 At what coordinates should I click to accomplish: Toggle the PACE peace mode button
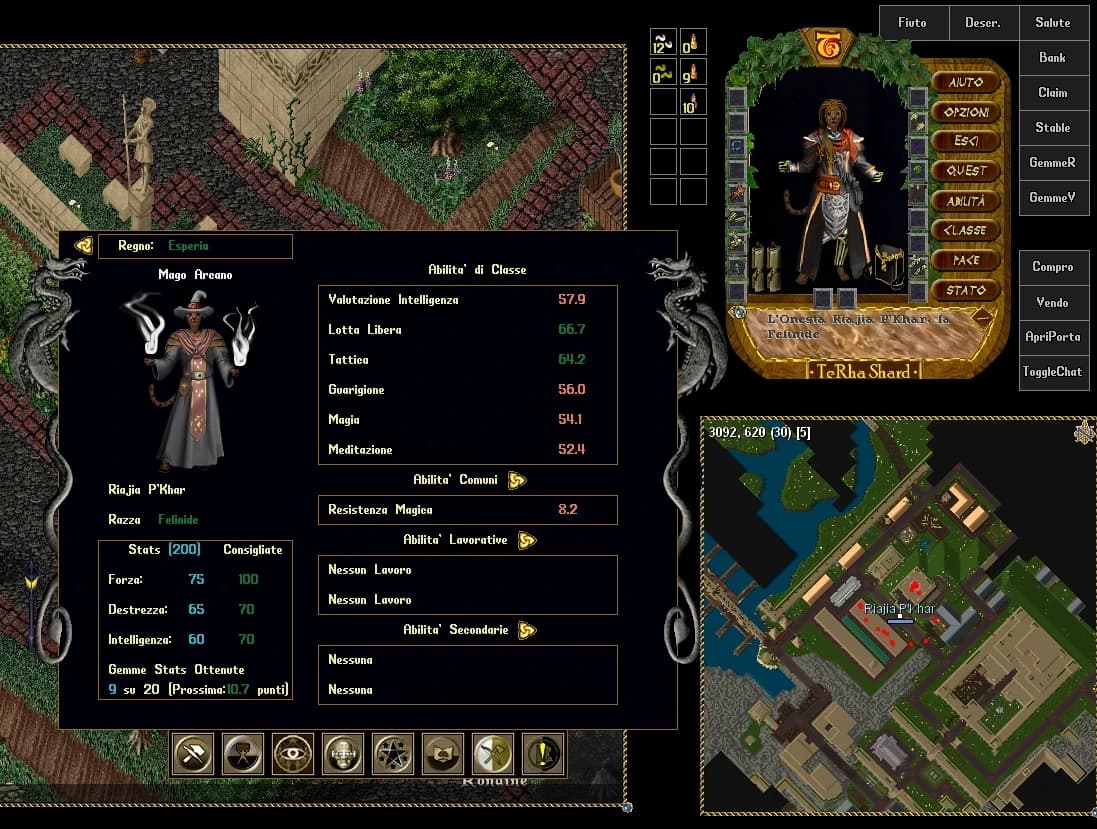point(966,260)
